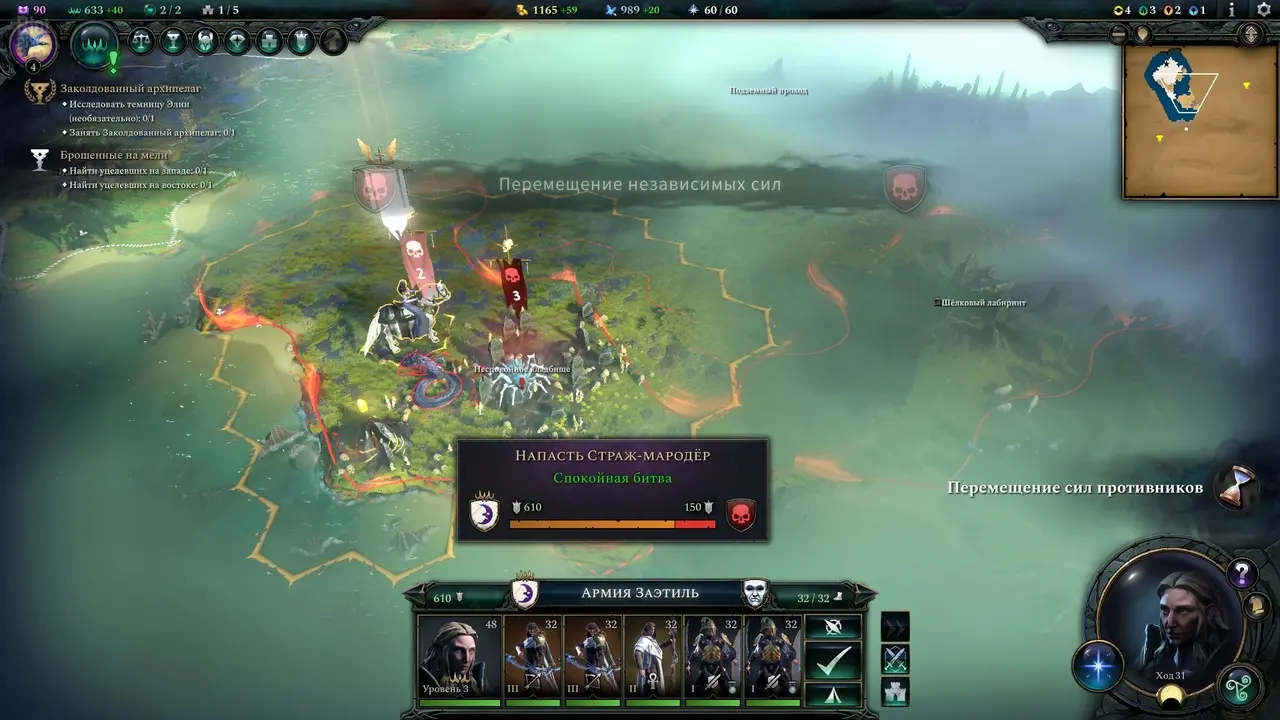The height and width of the screenshot is (720, 1280).
Task: Open the Заколдованный архипелаг quest entry
Action: tap(130, 89)
